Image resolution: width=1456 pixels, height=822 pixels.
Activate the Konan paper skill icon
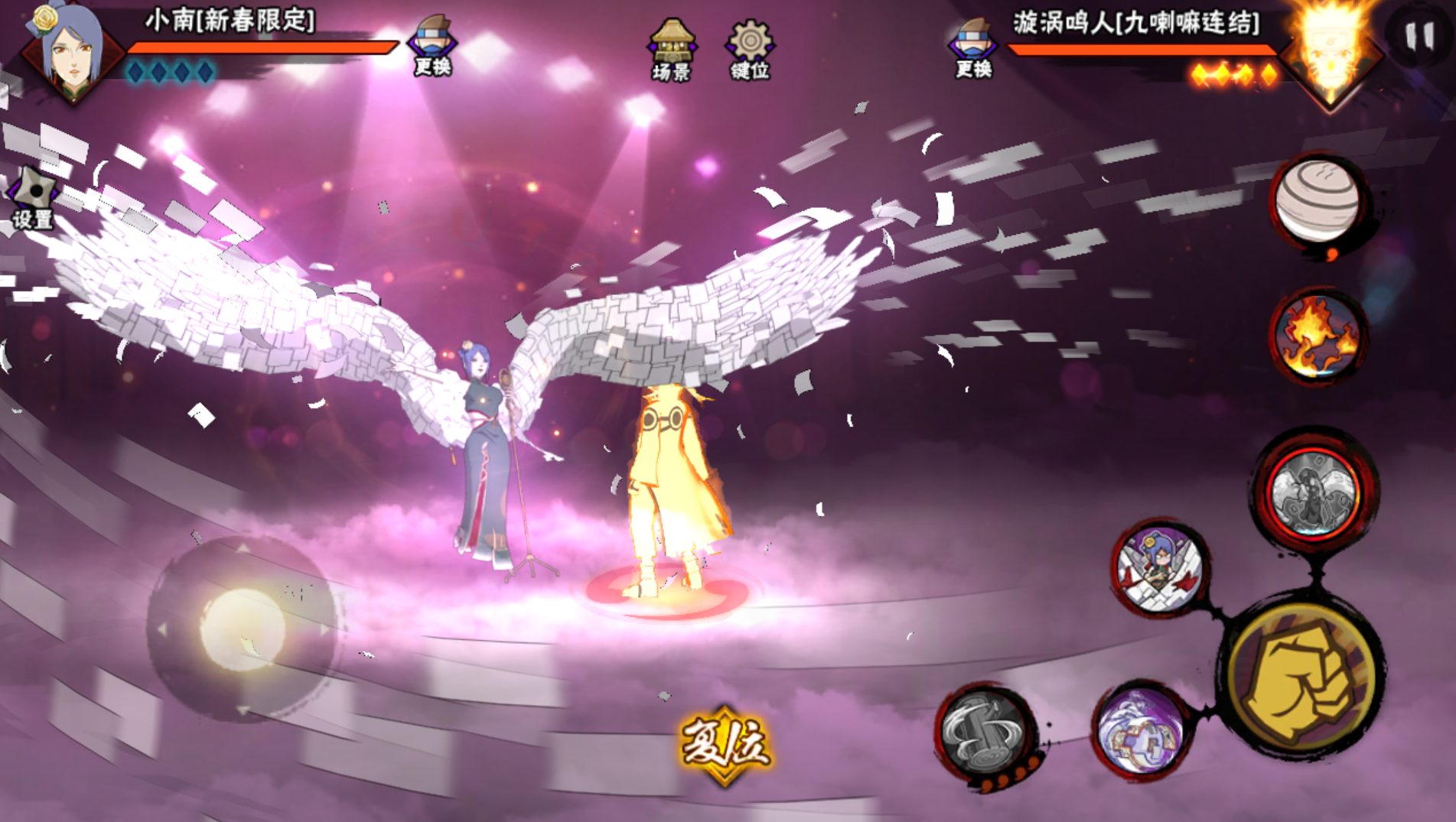1159,569
